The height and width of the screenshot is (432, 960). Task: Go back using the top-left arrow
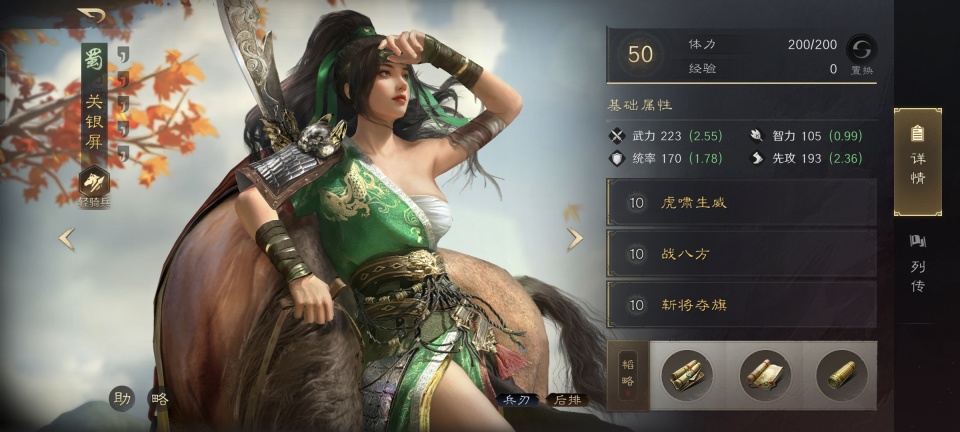click(91, 16)
